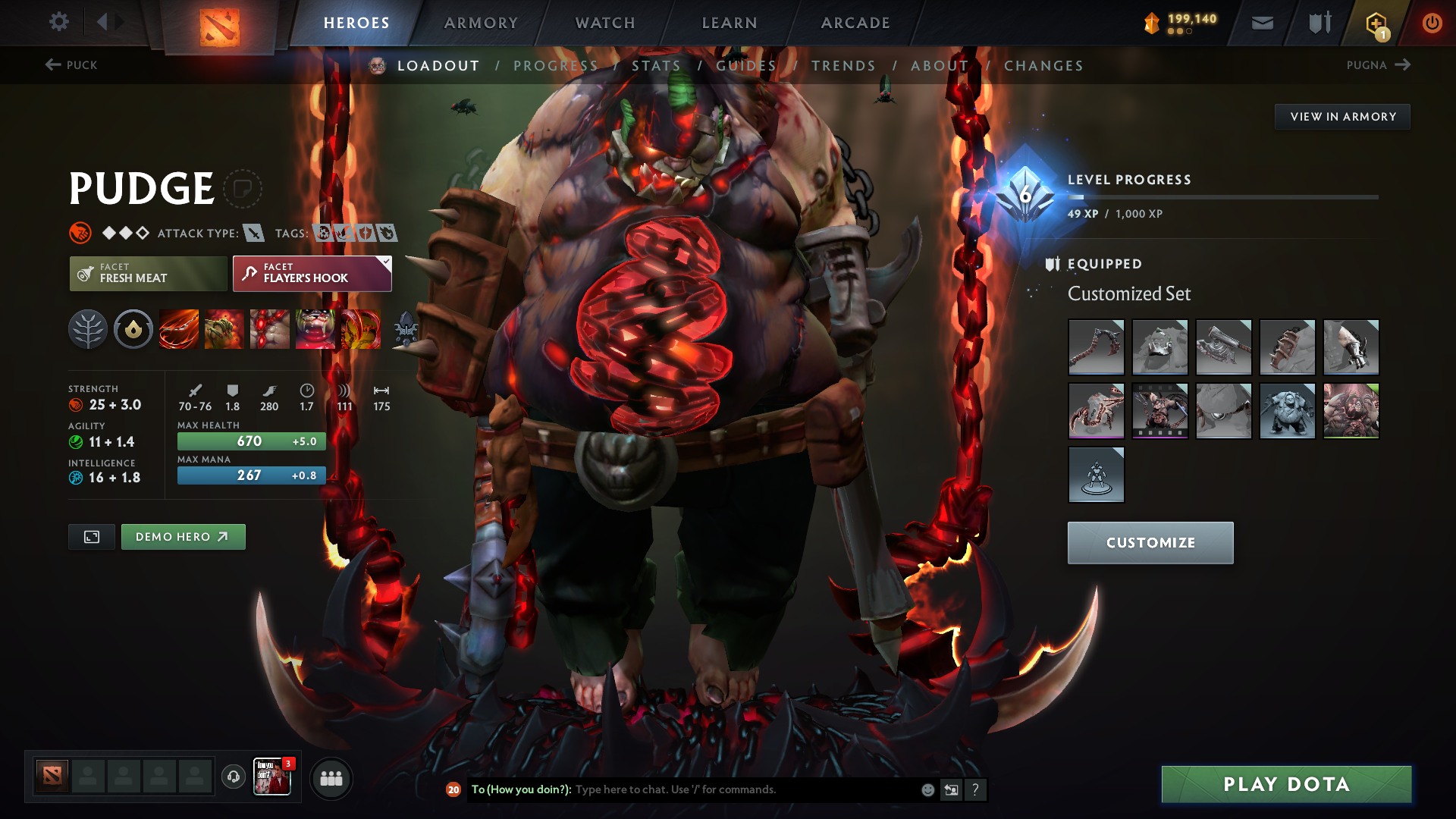Viewport: 1456px width, 819px height.
Task: Open the settings gear icon
Action: [59, 23]
